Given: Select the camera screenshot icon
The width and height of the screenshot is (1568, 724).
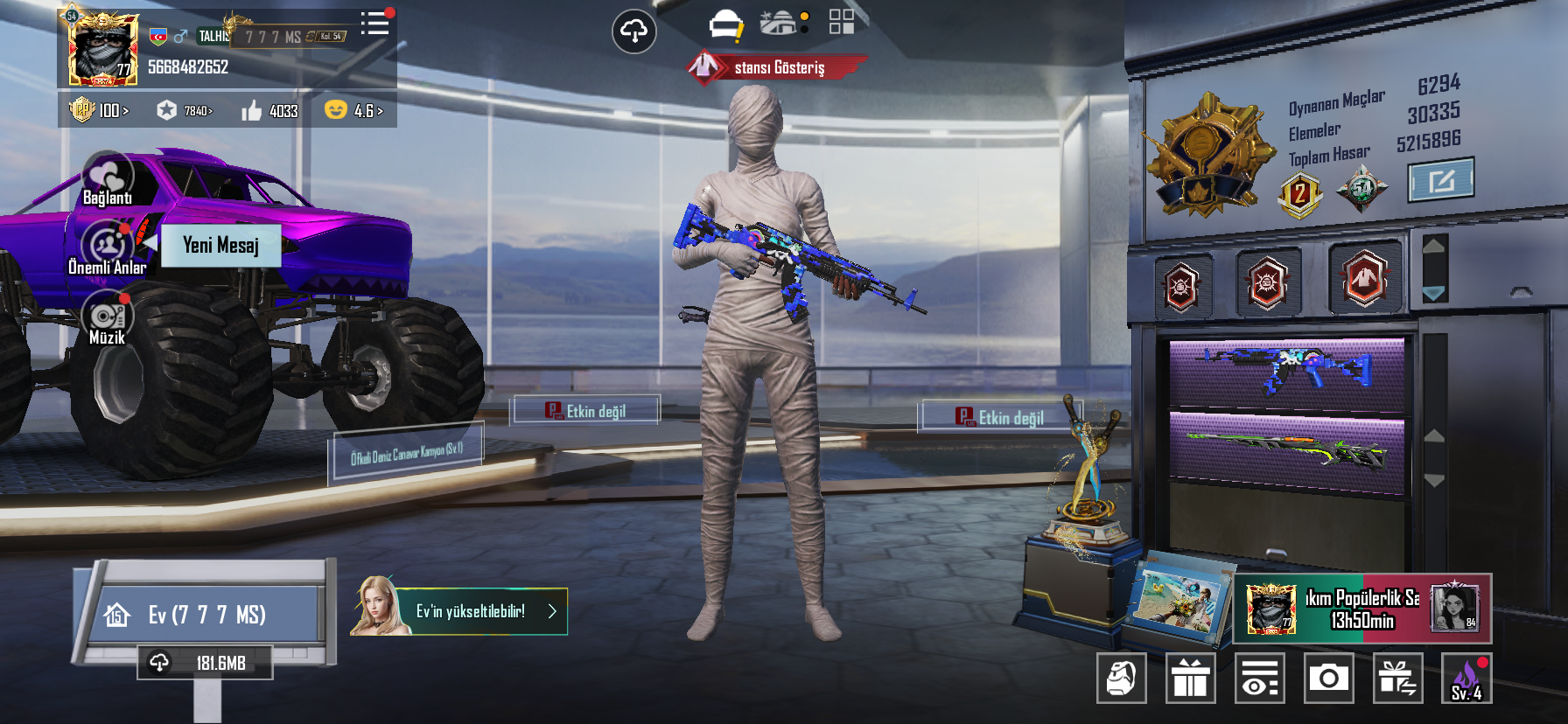Looking at the screenshot, I should (1329, 679).
